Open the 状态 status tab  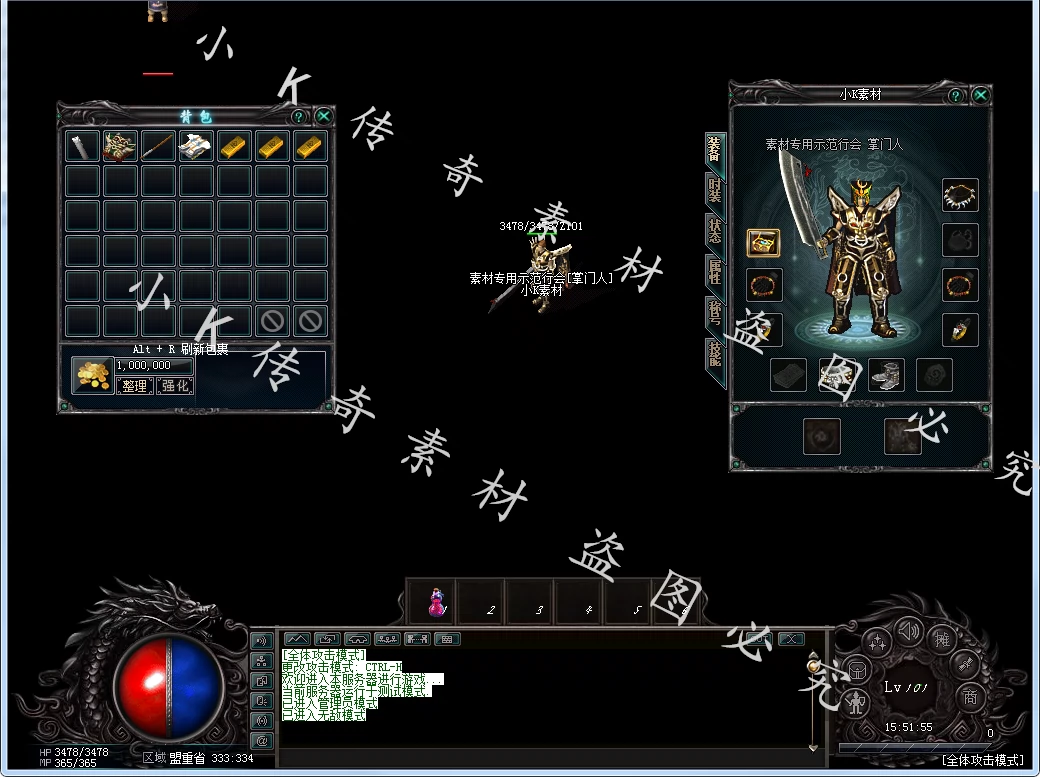click(x=715, y=229)
